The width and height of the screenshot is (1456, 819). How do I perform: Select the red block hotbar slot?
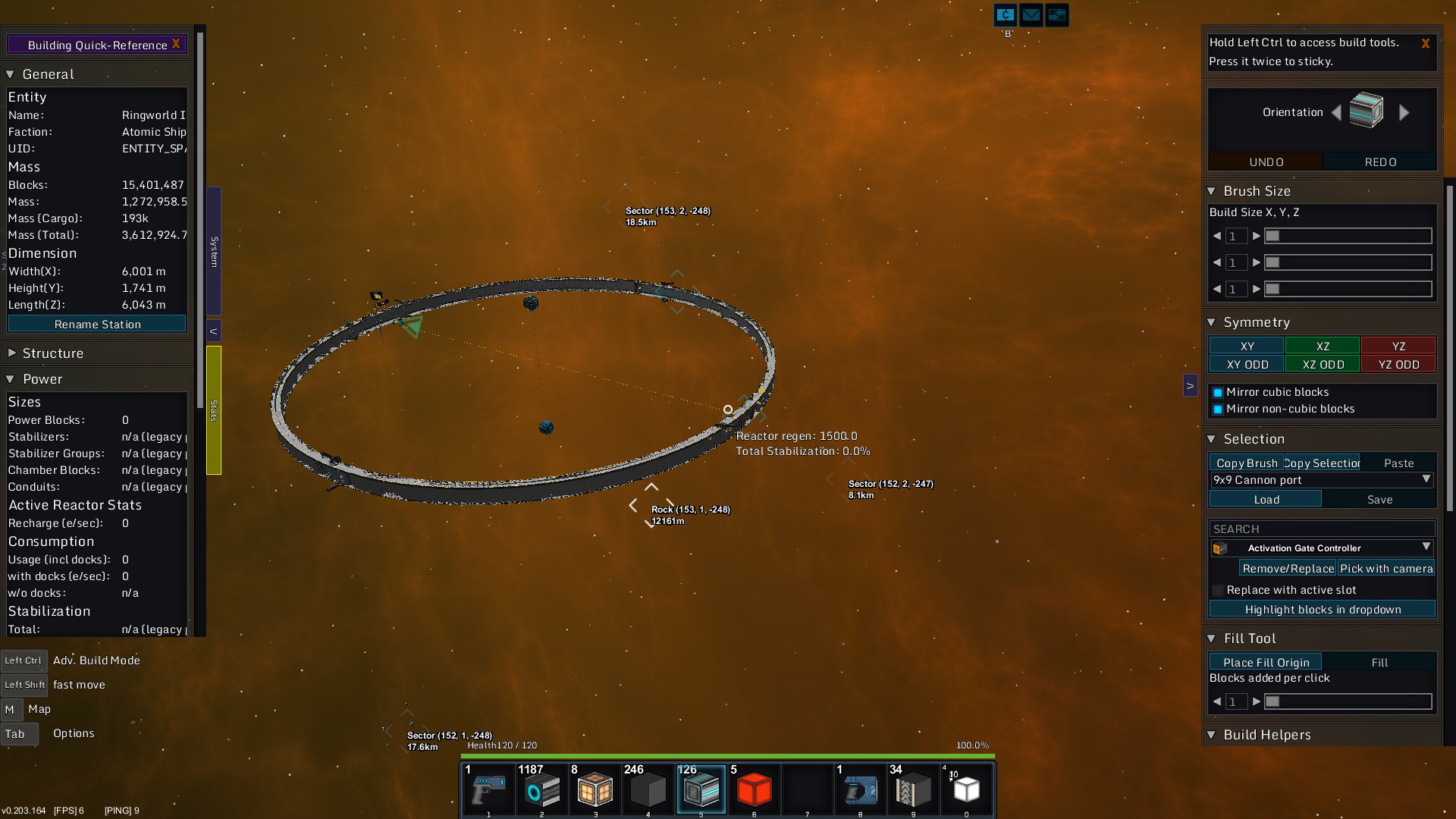coord(754,790)
